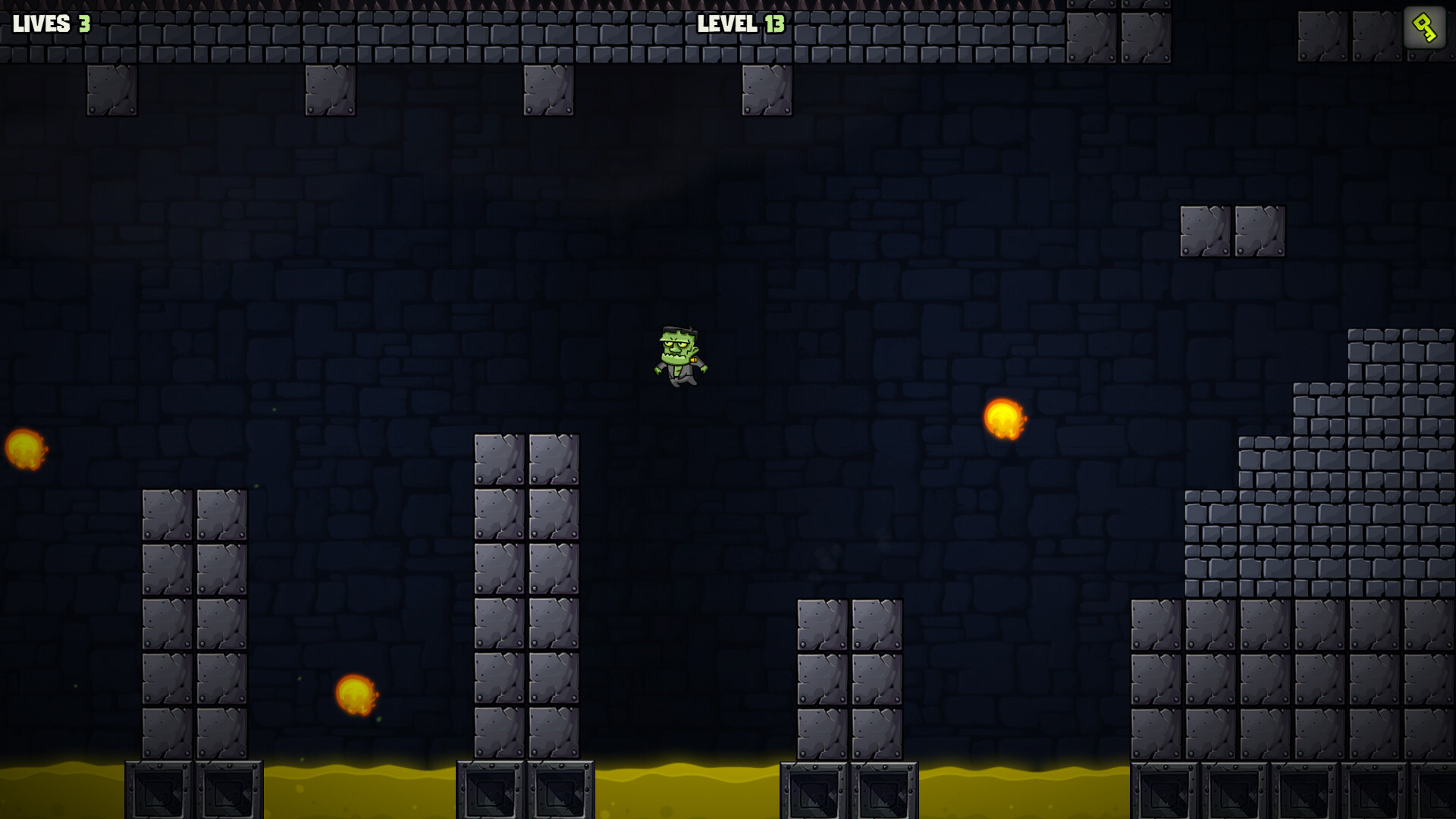Click the number 3 next to LIVES

click(83, 25)
